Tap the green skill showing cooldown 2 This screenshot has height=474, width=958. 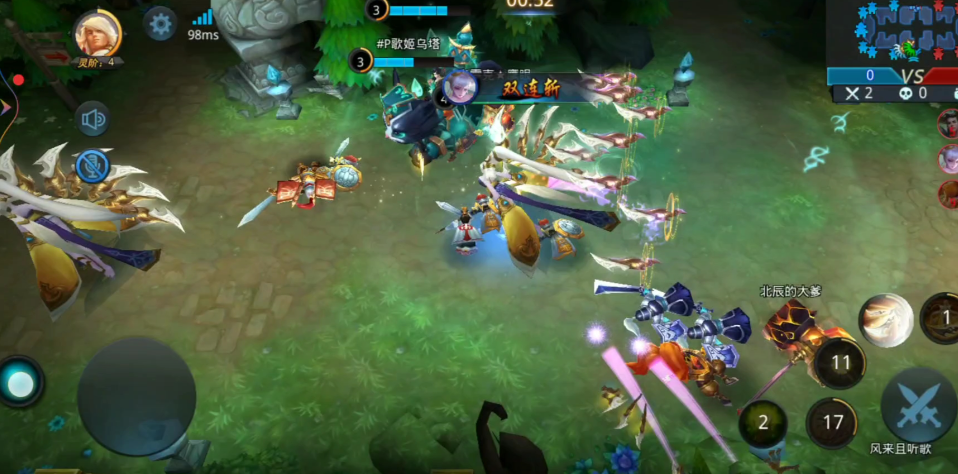(x=763, y=422)
